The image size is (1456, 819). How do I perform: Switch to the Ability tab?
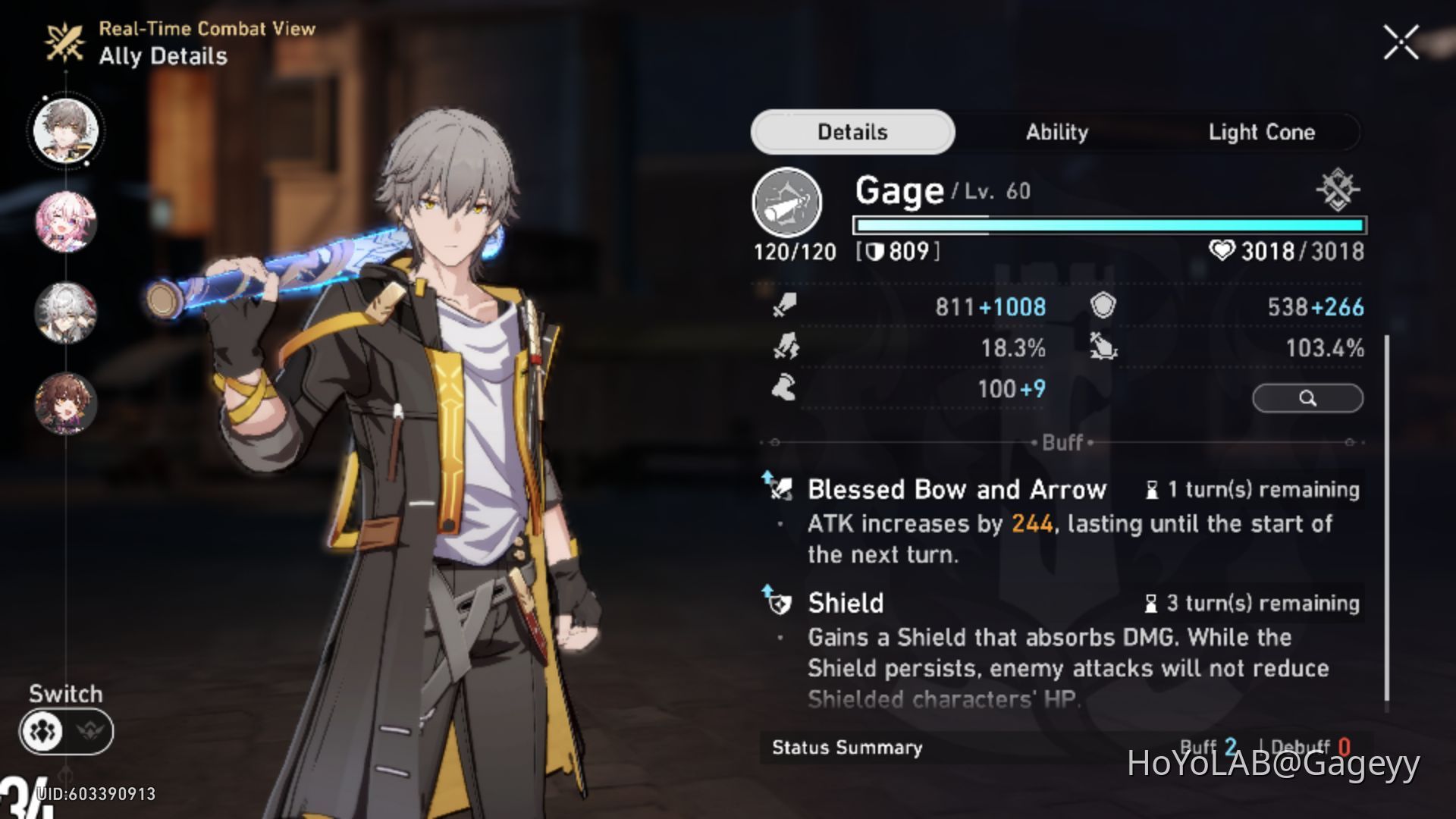pos(1057,132)
